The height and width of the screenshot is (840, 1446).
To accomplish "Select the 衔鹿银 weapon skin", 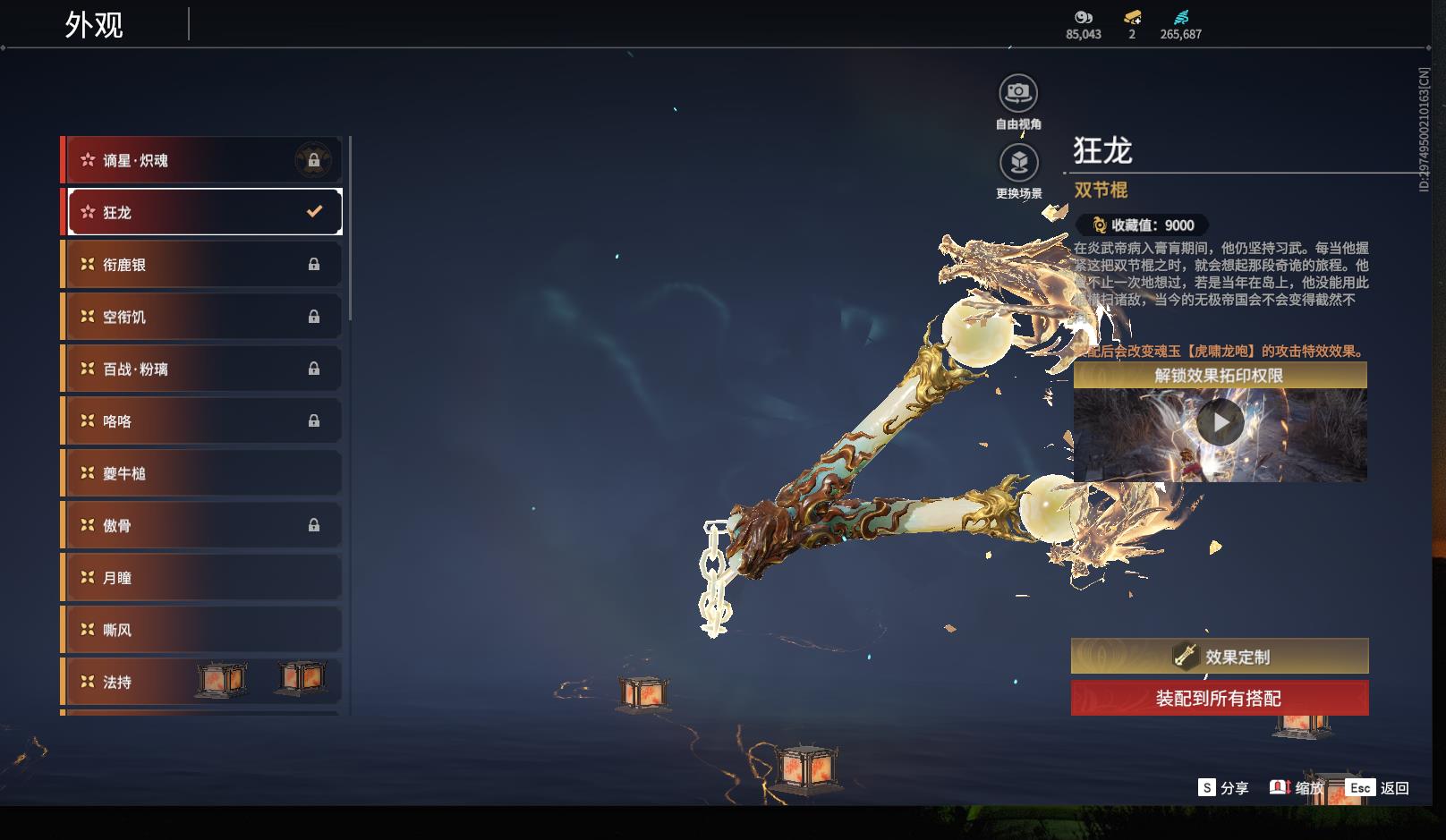I will coord(201,265).
